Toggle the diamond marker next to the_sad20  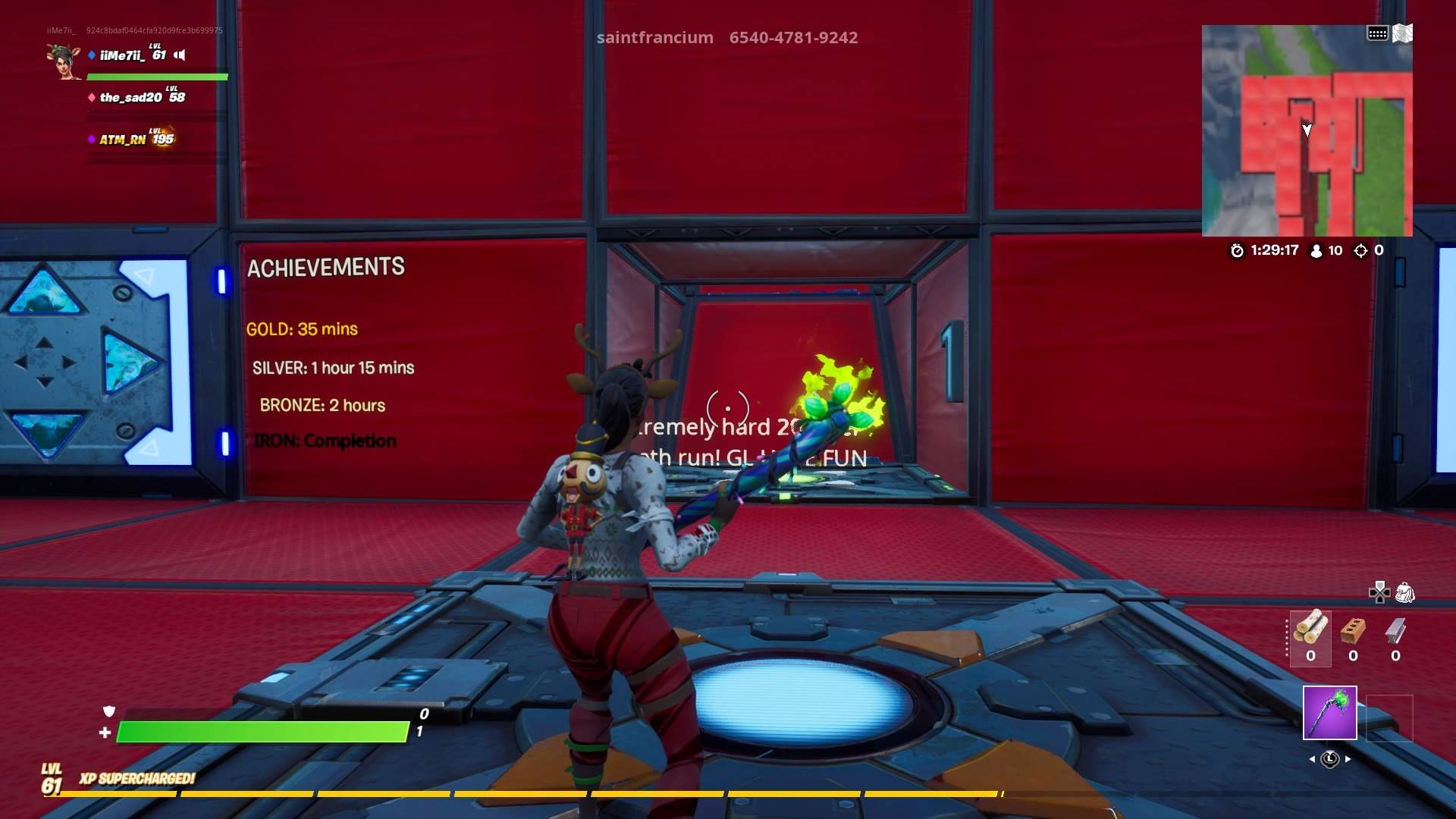(92, 98)
